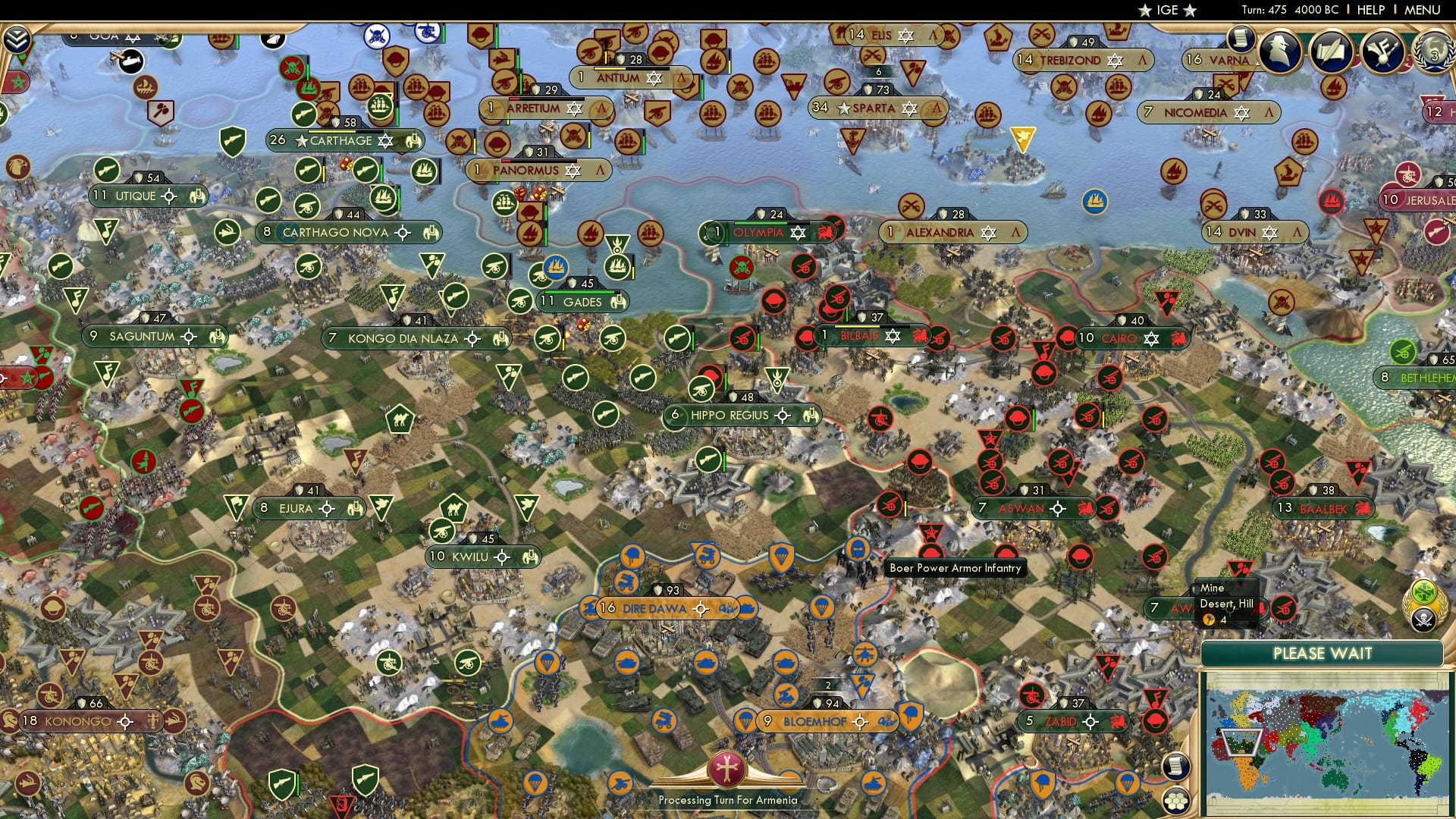This screenshot has width=1456, height=819.
Task: Click the green trade route notification above the minimap
Action: [x=1424, y=592]
